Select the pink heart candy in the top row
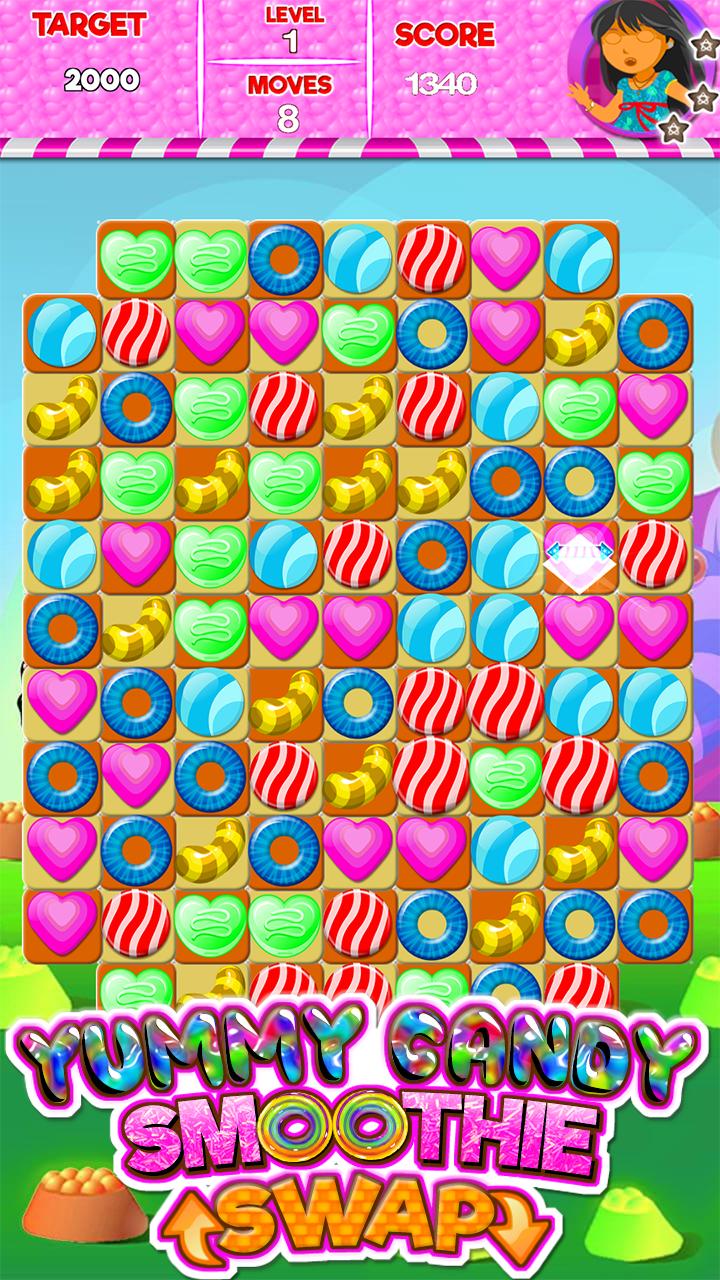Screen dimensions: 720x1280 tap(505, 258)
